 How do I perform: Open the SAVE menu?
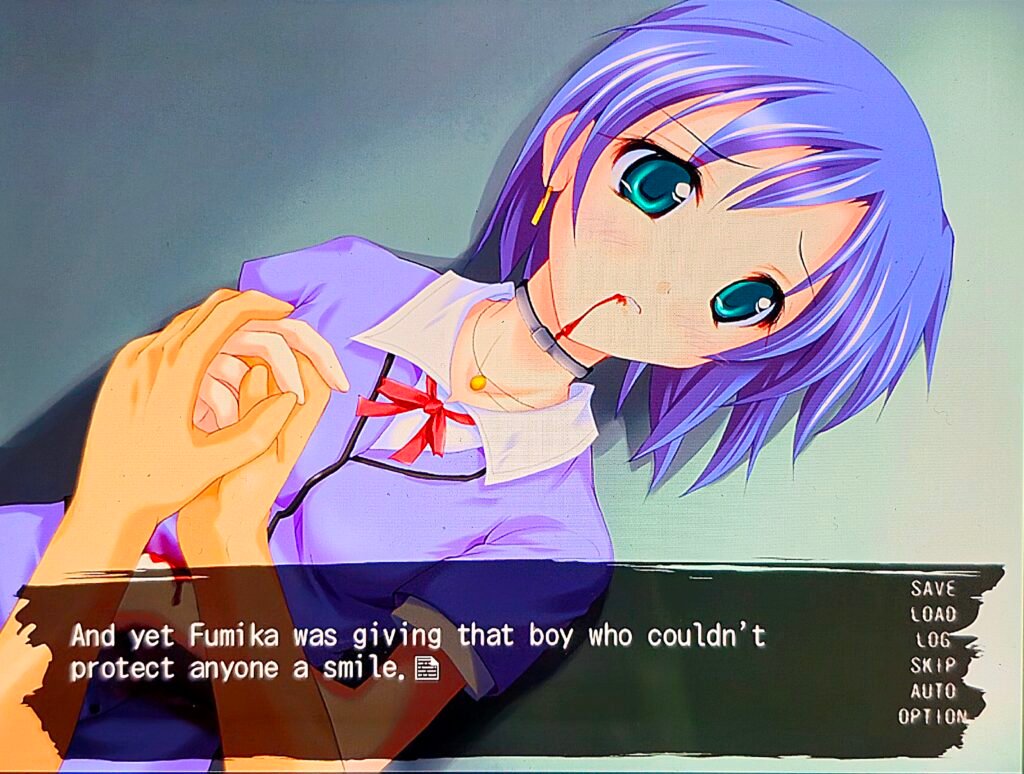click(932, 589)
